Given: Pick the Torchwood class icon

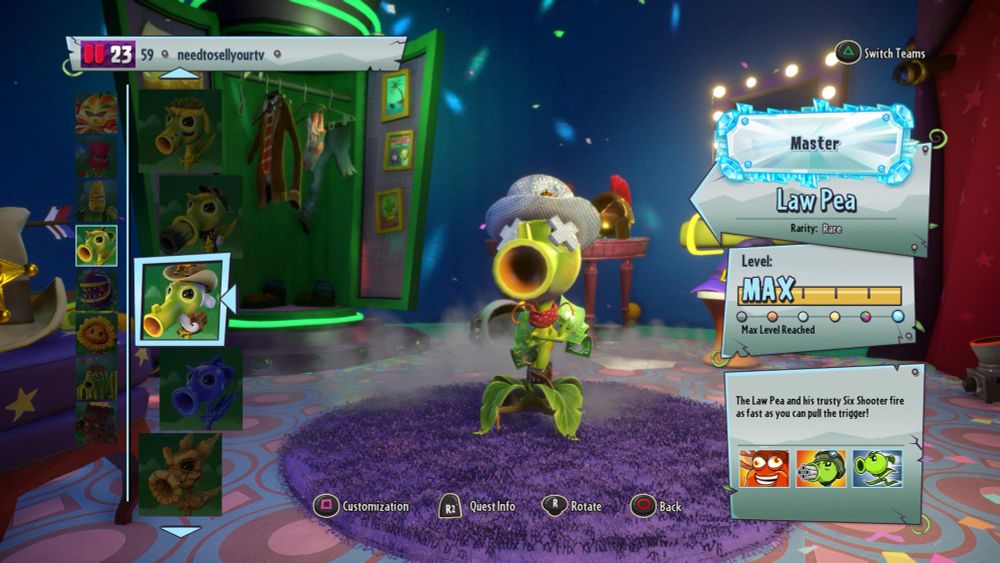Looking at the screenshot, I should (96, 422).
